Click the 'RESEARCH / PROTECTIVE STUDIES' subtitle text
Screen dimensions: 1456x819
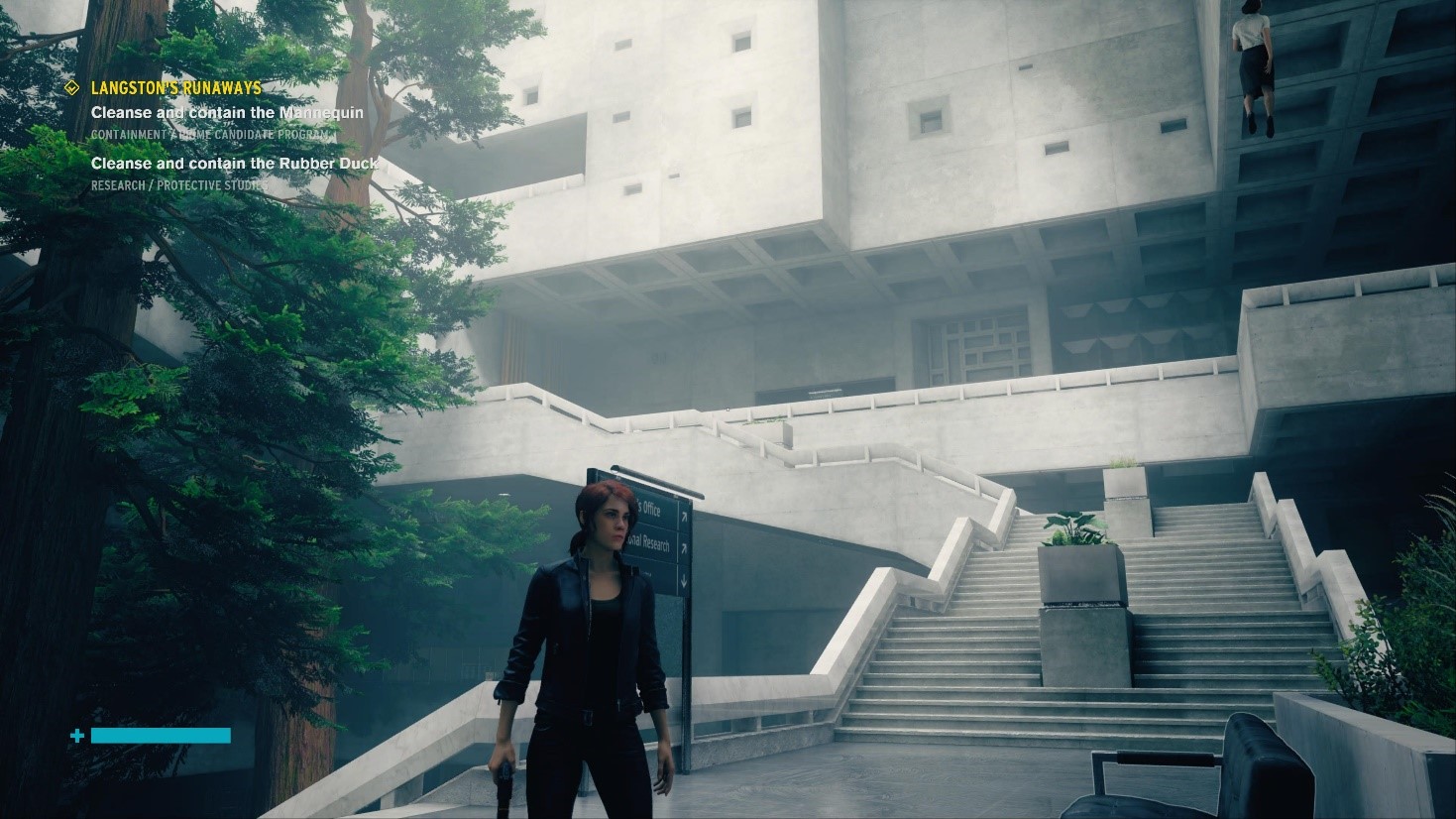pyautogui.click(x=179, y=185)
